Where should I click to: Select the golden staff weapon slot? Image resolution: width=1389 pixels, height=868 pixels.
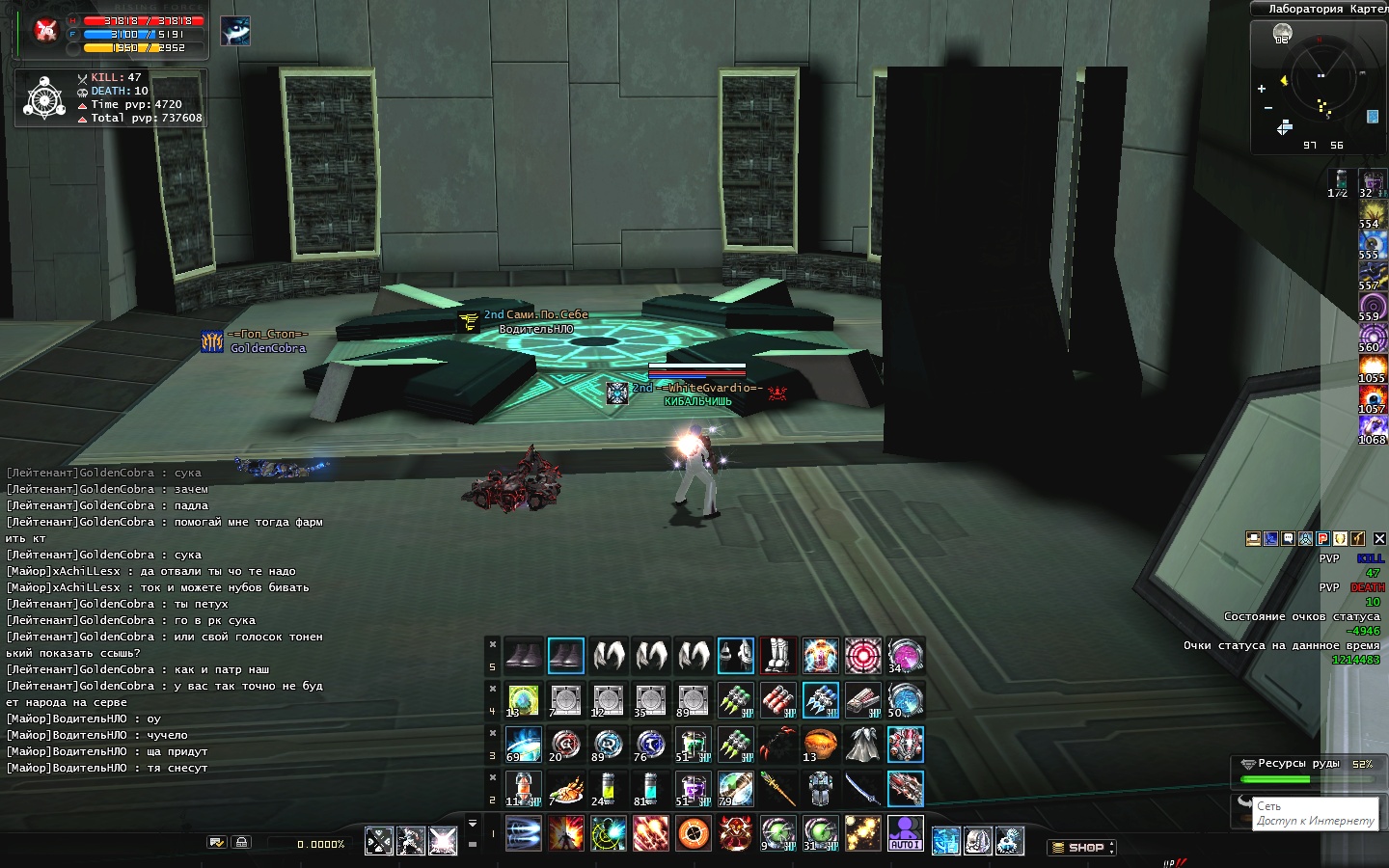click(777, 789)
